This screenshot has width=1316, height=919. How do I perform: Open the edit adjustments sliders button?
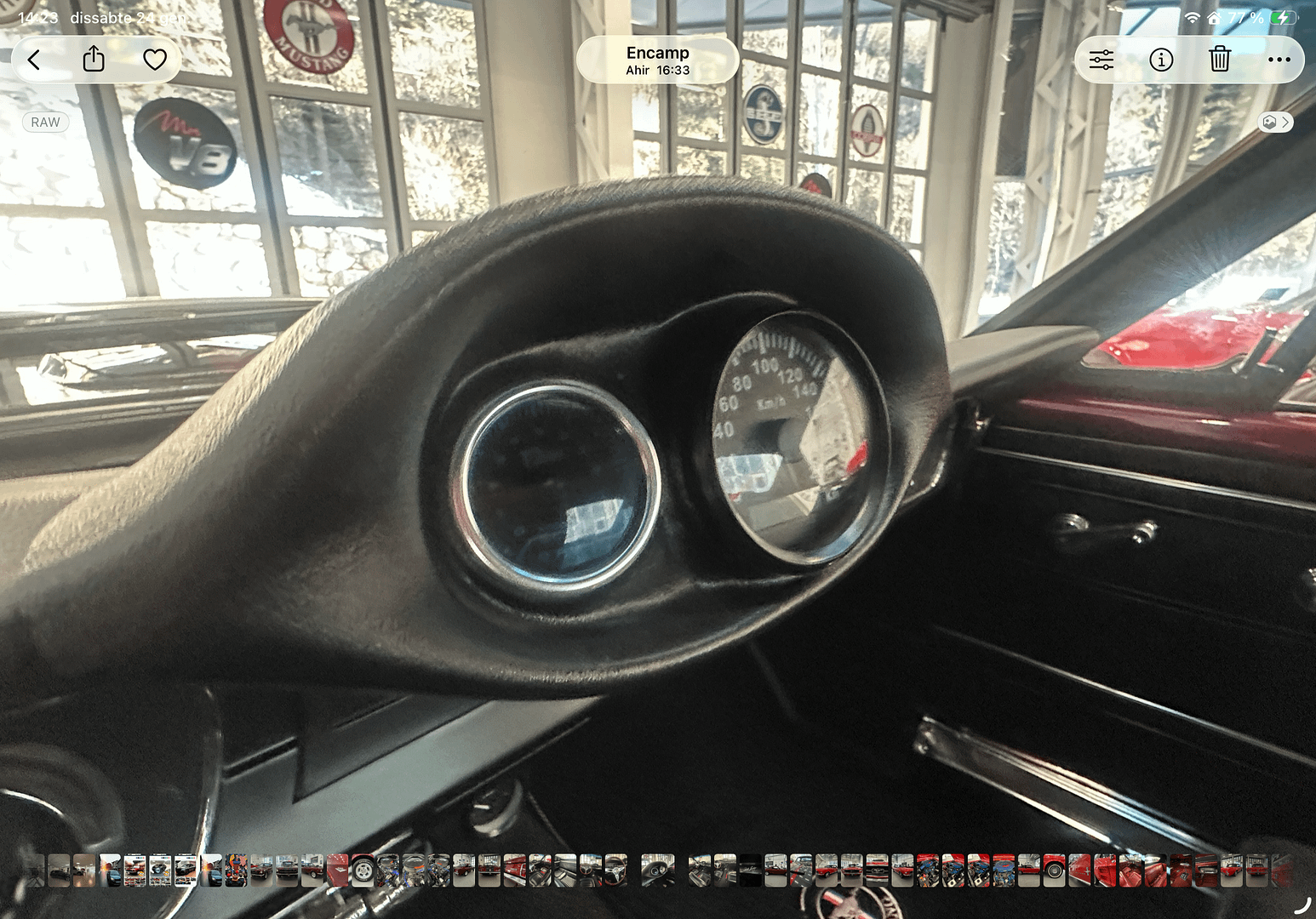coord(1101,60)
